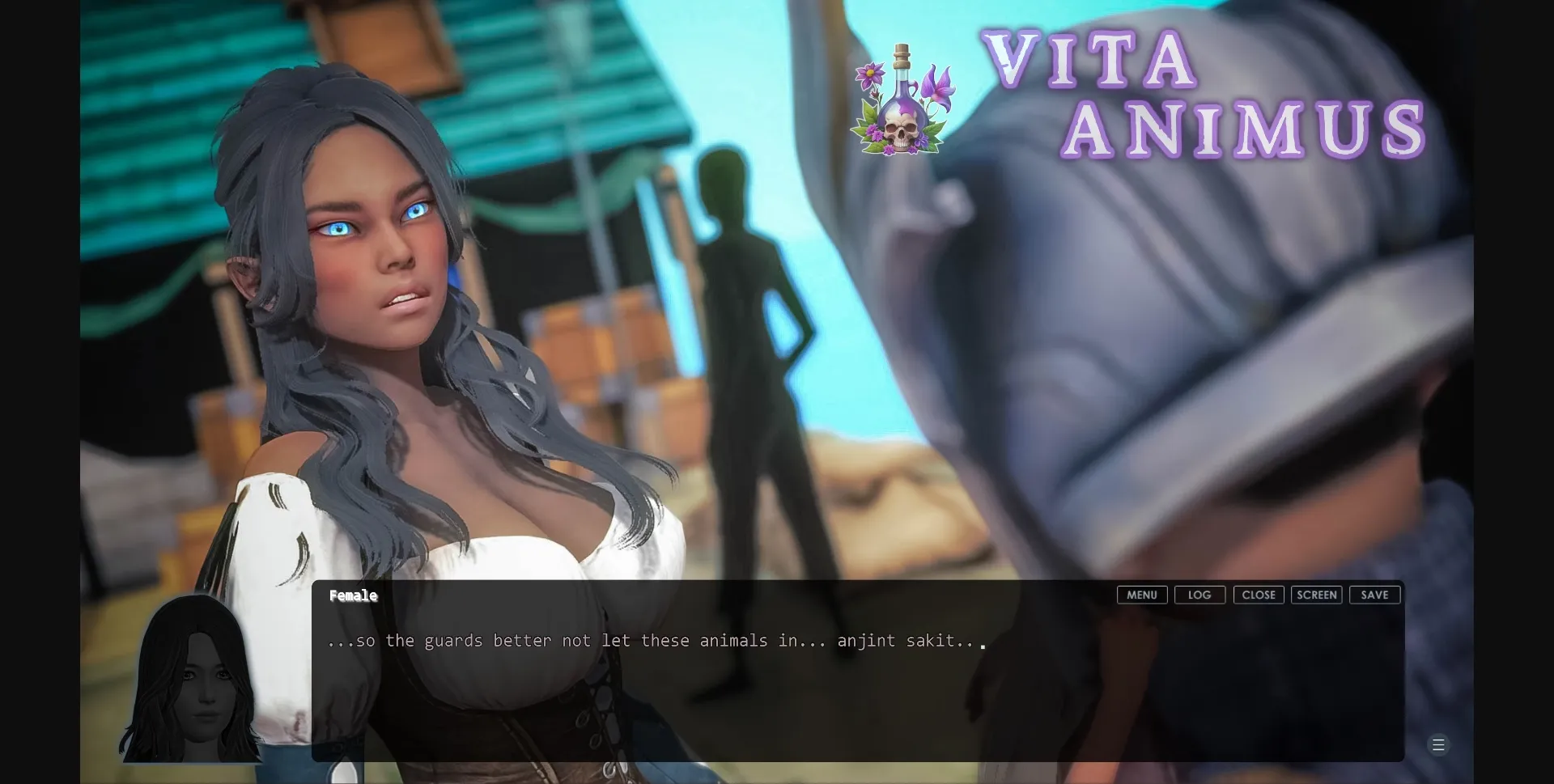
Task: Capture a screenshot using the SCREEN button
Action: (1316, 595)
